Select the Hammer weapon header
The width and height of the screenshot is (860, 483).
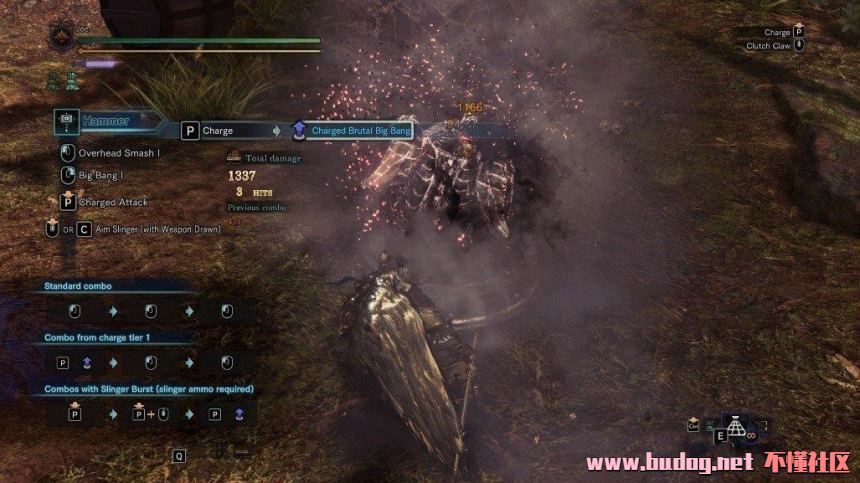pos(108,121)
